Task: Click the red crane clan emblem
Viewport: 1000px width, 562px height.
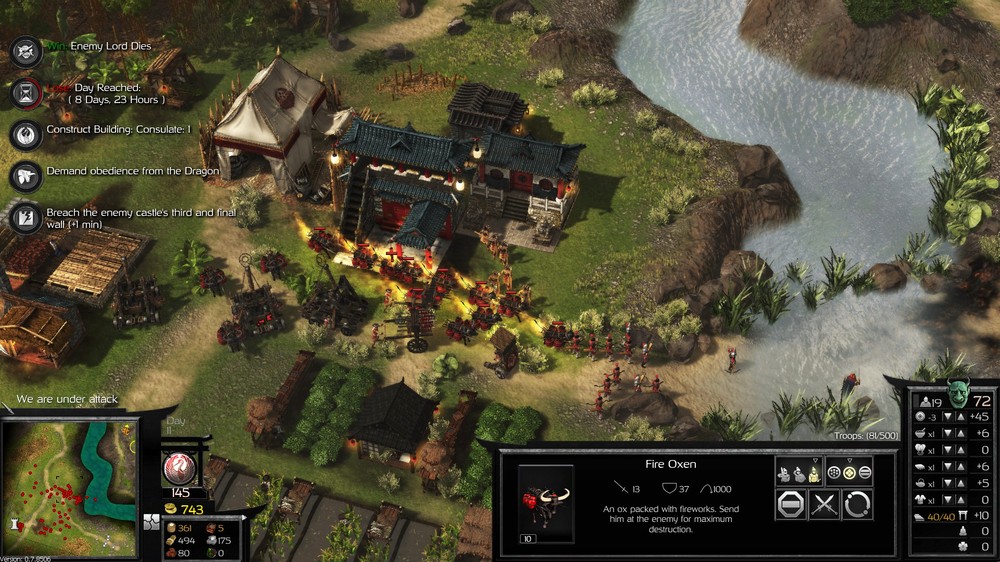Action: point(181,467)
